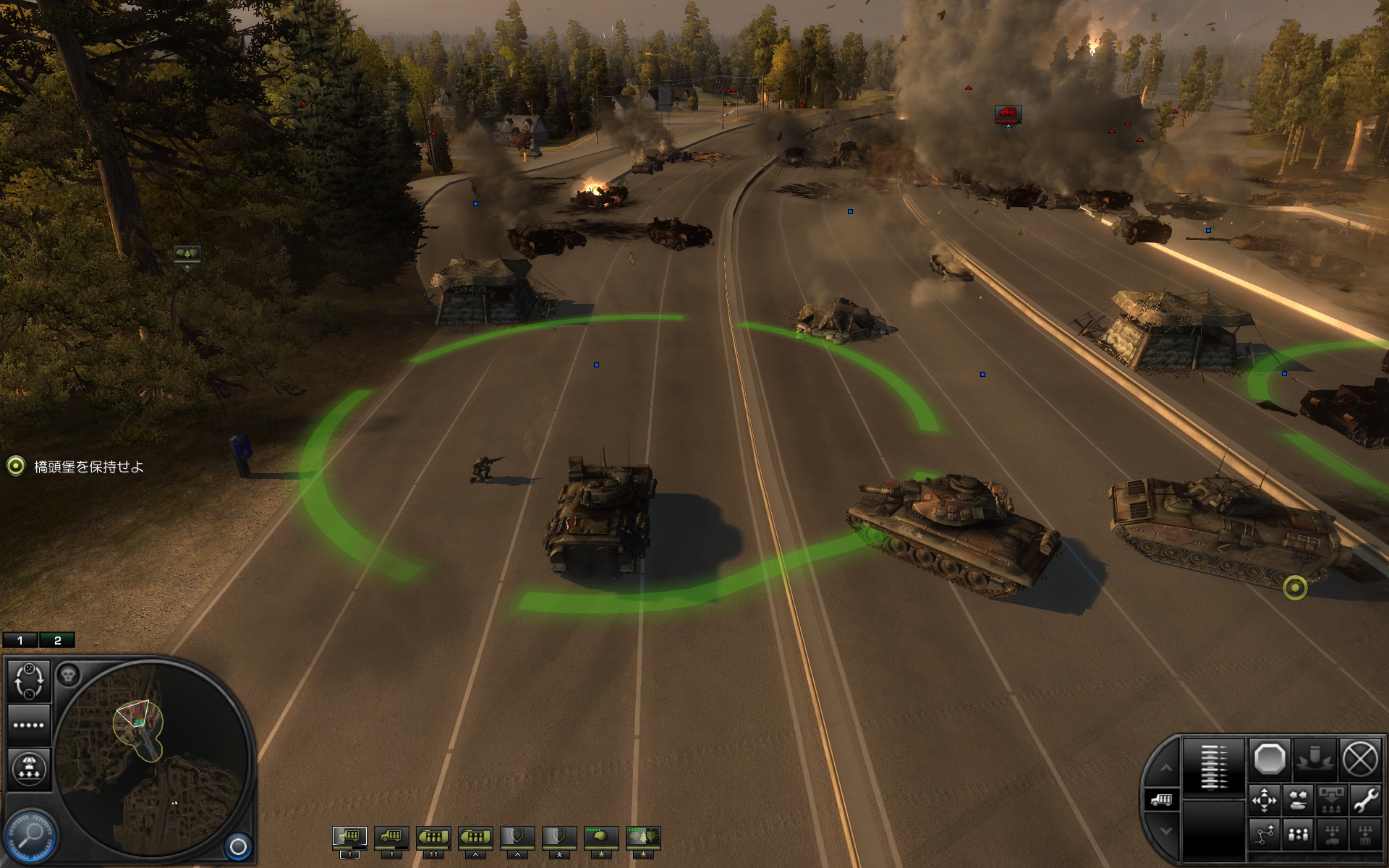Screen dimensions: 1389x868
Task: Click the blue ring button at the minimap corner
Action: click(x=238, y=846)
